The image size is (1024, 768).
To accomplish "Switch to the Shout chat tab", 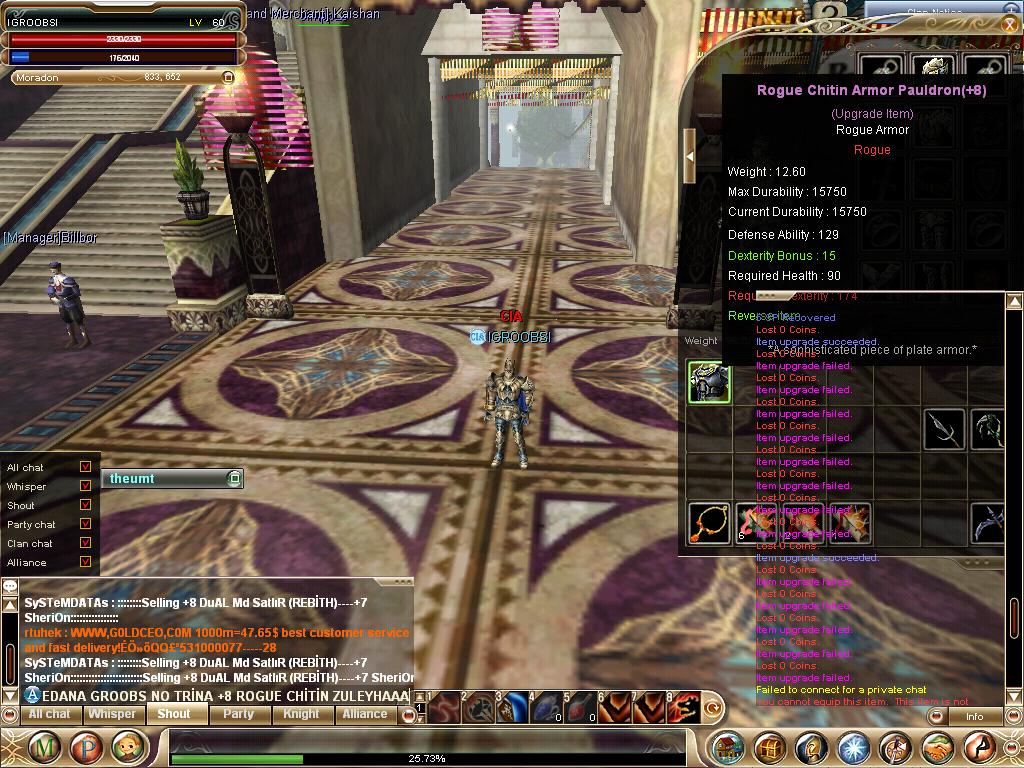I will point(173,714).
